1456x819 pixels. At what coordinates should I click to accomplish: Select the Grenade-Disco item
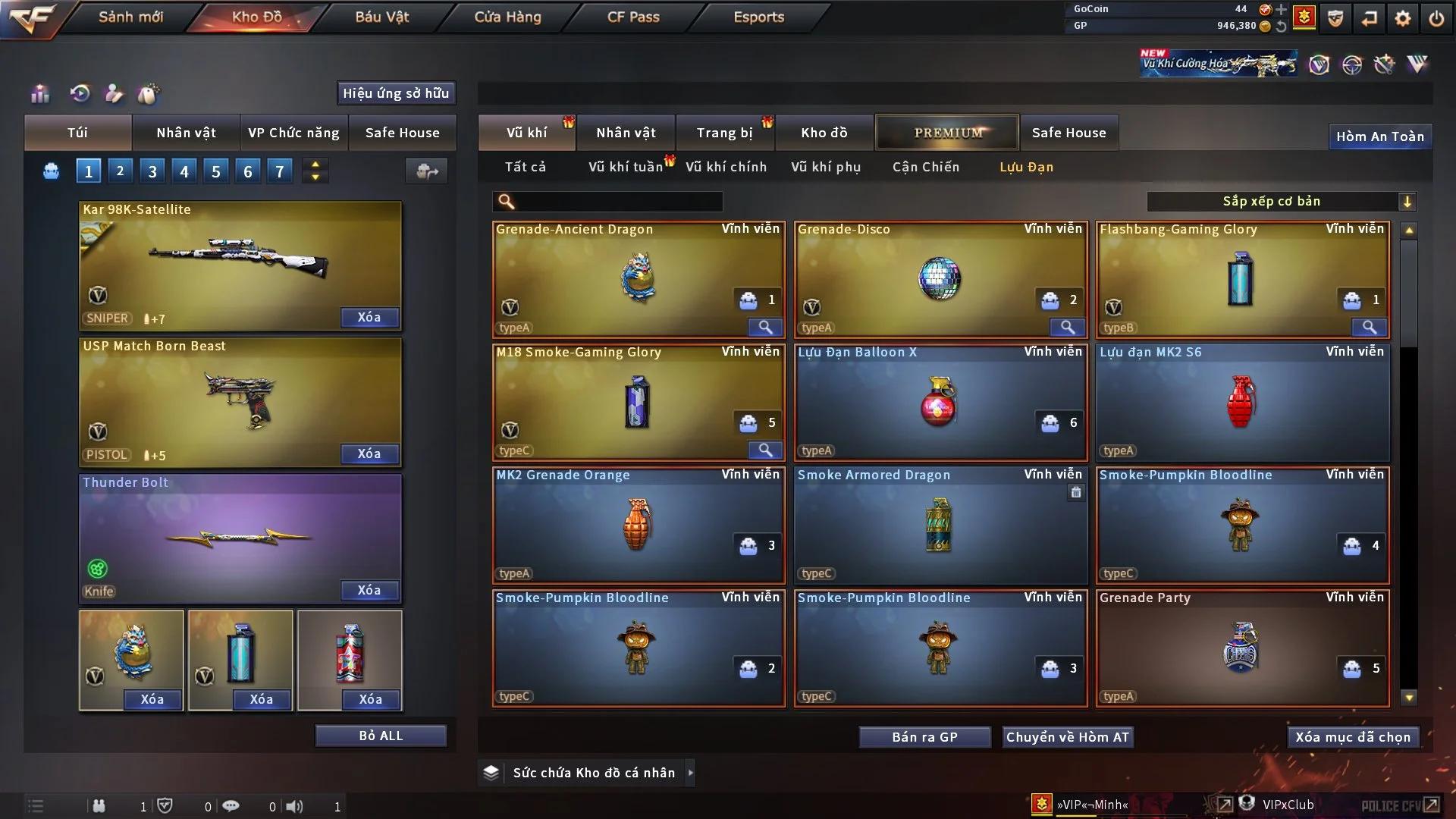tap(940, 279)
